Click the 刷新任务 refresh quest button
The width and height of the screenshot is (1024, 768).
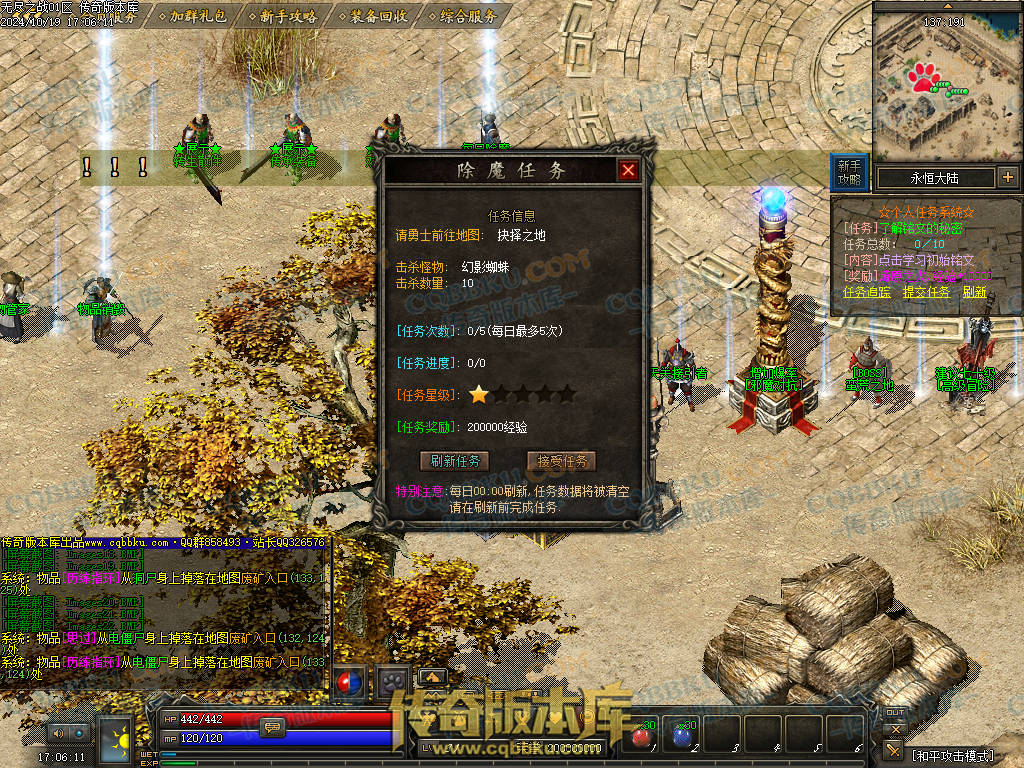(455, 461)
